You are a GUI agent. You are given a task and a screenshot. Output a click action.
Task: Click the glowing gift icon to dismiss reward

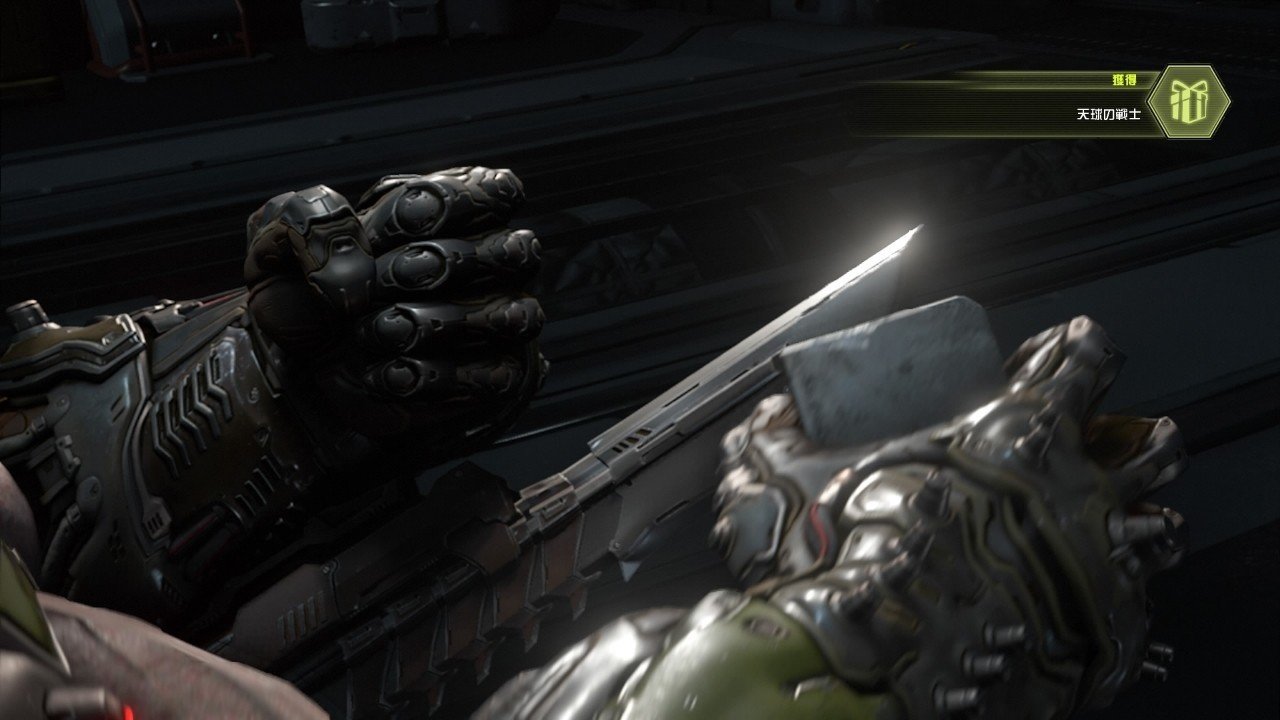1190,100
